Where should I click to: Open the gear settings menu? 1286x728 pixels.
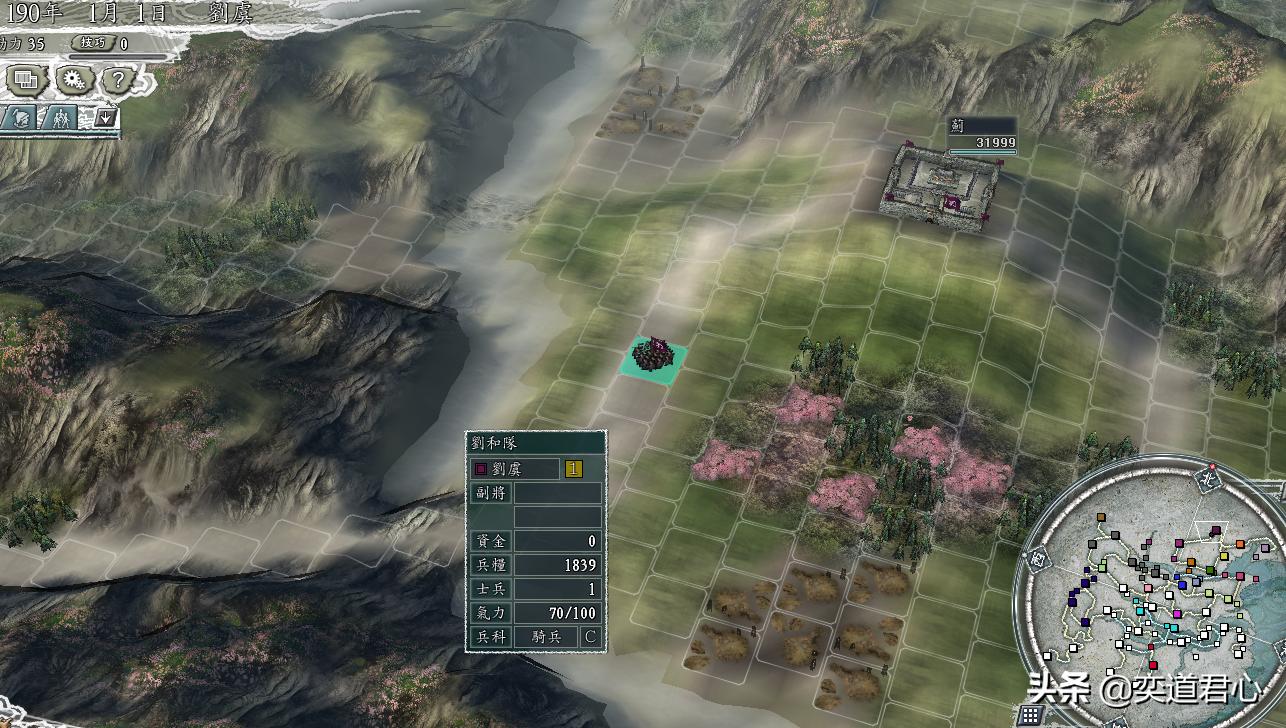click(x=72, y=79)
